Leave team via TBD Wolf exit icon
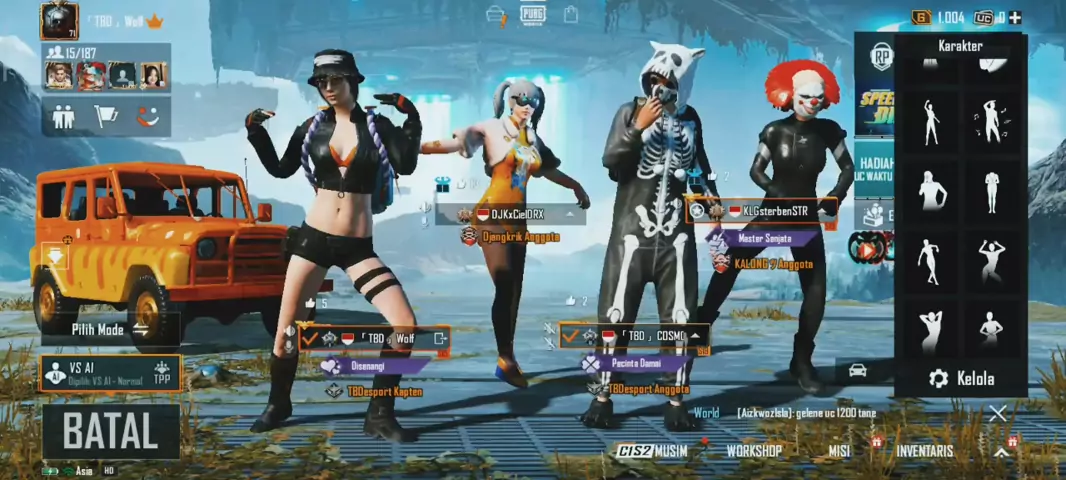 (x=440, y=339)
